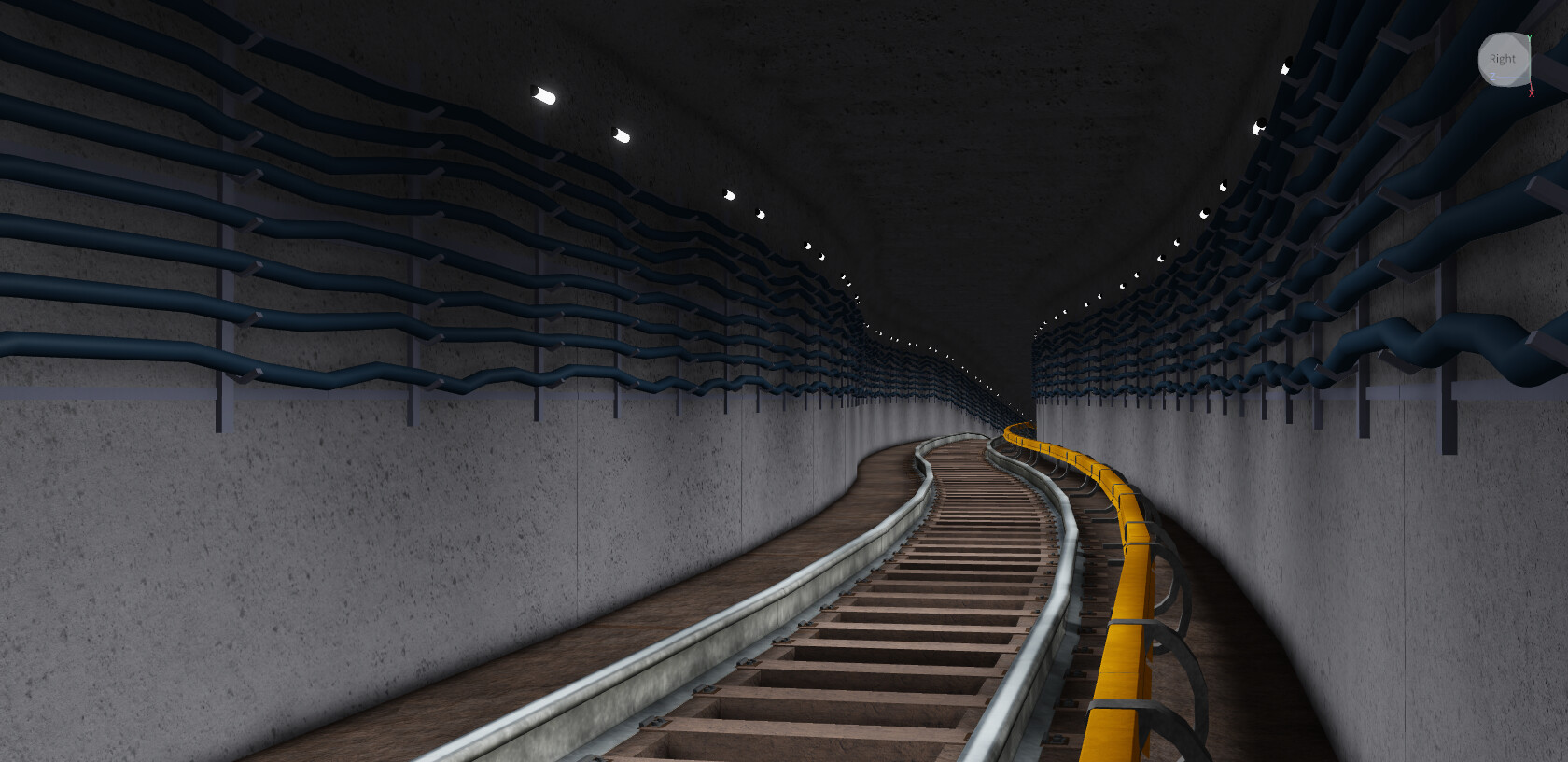Select the green Y axis on the navigation gizmo
Viewport: 1568px width, 762px height.
[1530, 37]
